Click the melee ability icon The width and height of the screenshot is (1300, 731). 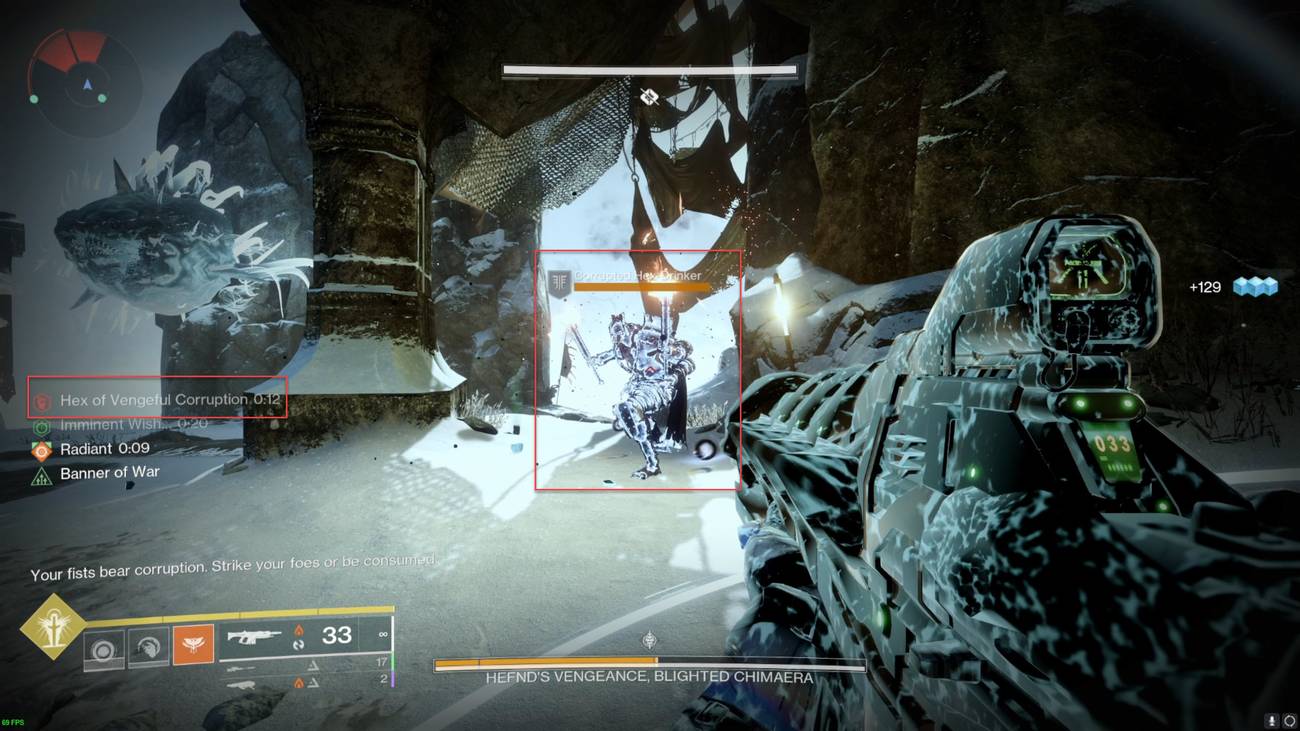149,646
